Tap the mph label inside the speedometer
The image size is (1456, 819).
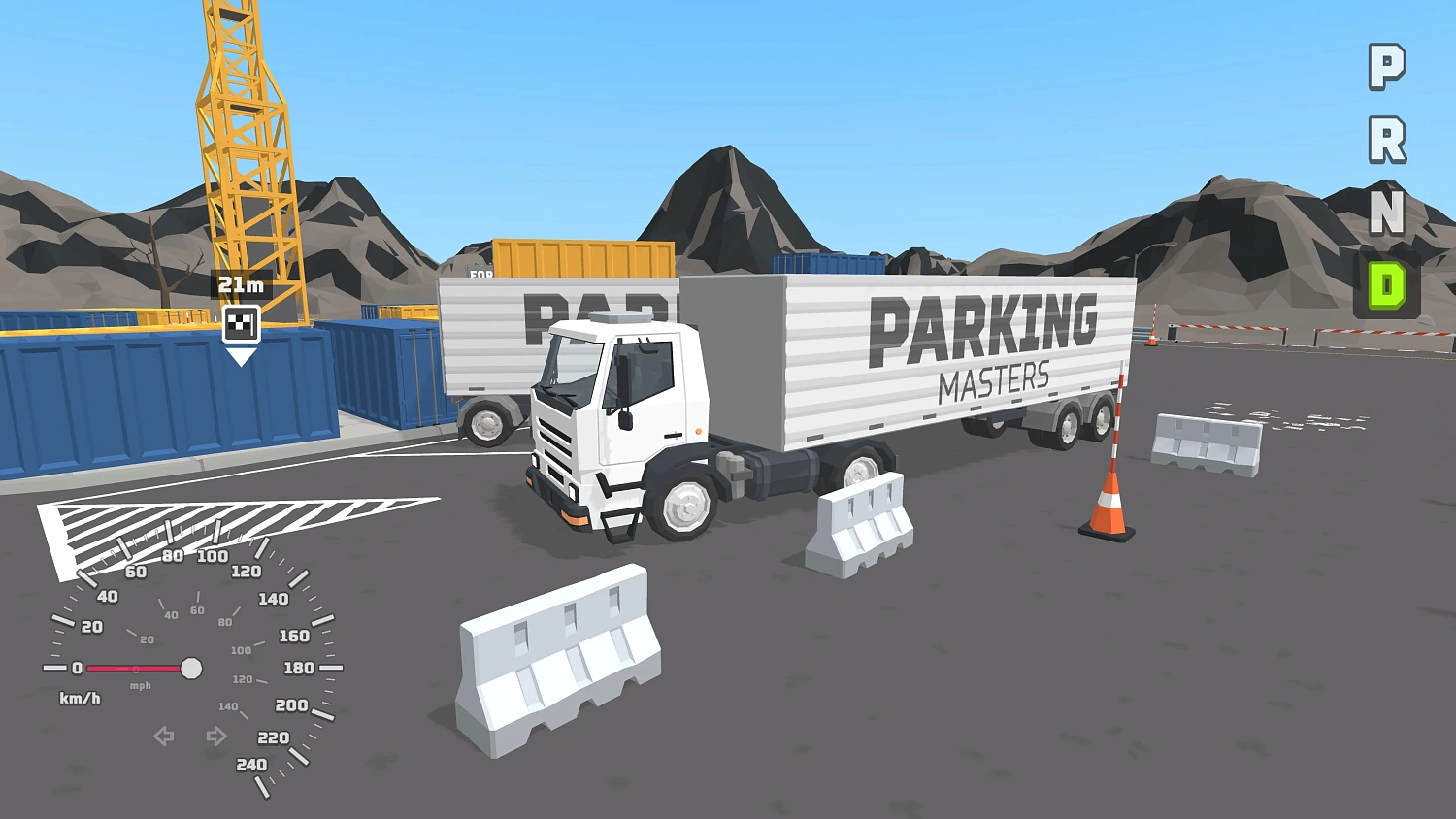coord(139,686)
